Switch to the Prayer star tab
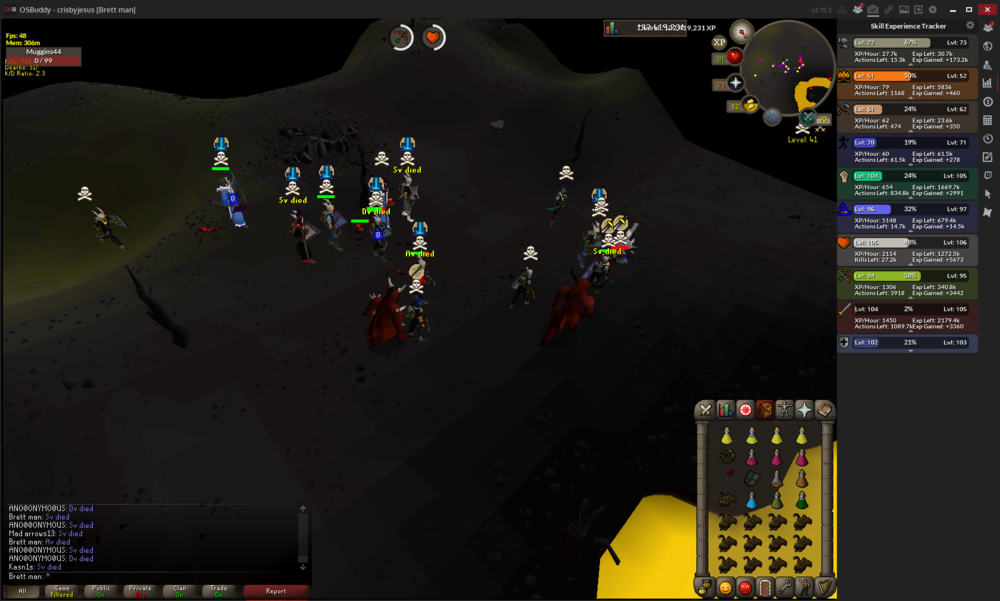 click(804, 410)
